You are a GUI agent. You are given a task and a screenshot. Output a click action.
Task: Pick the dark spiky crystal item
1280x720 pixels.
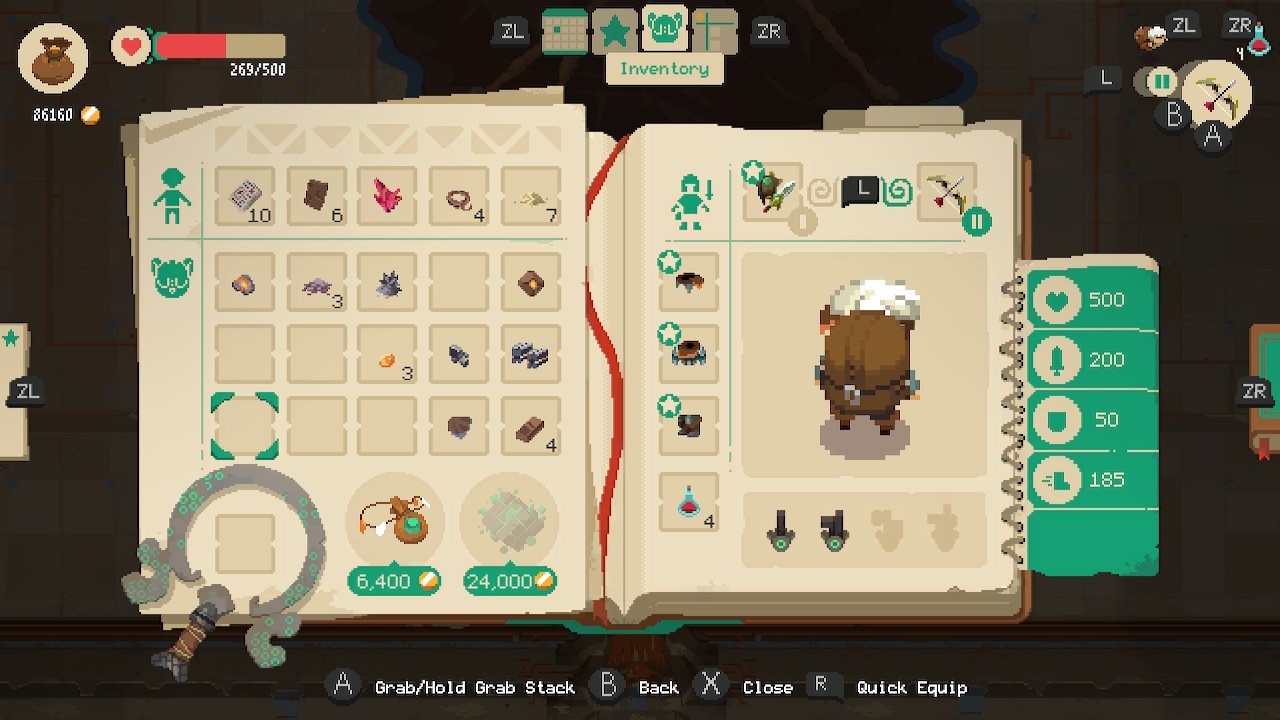[387, 284]
